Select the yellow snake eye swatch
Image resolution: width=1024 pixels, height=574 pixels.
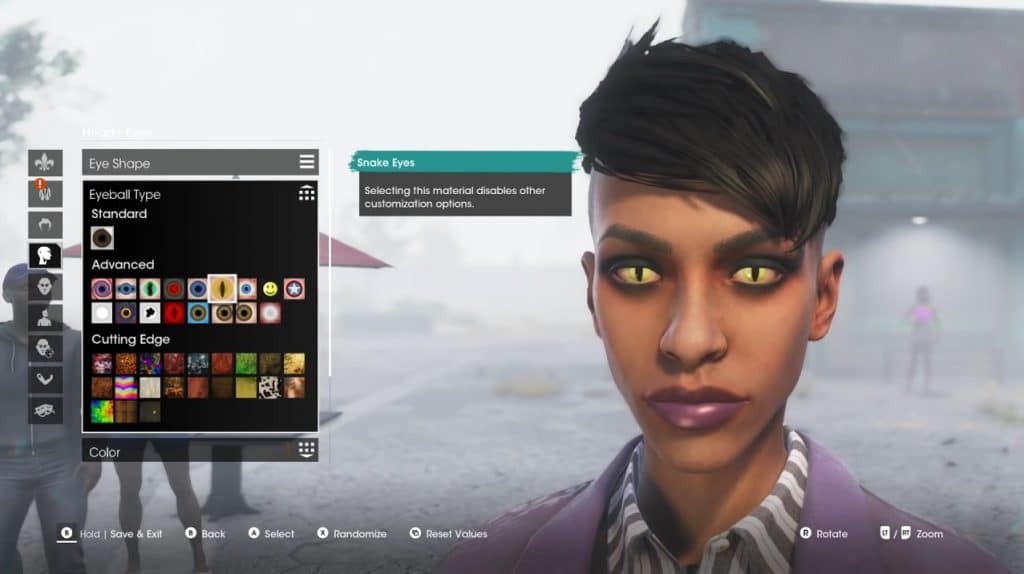(x=222, y=289)
